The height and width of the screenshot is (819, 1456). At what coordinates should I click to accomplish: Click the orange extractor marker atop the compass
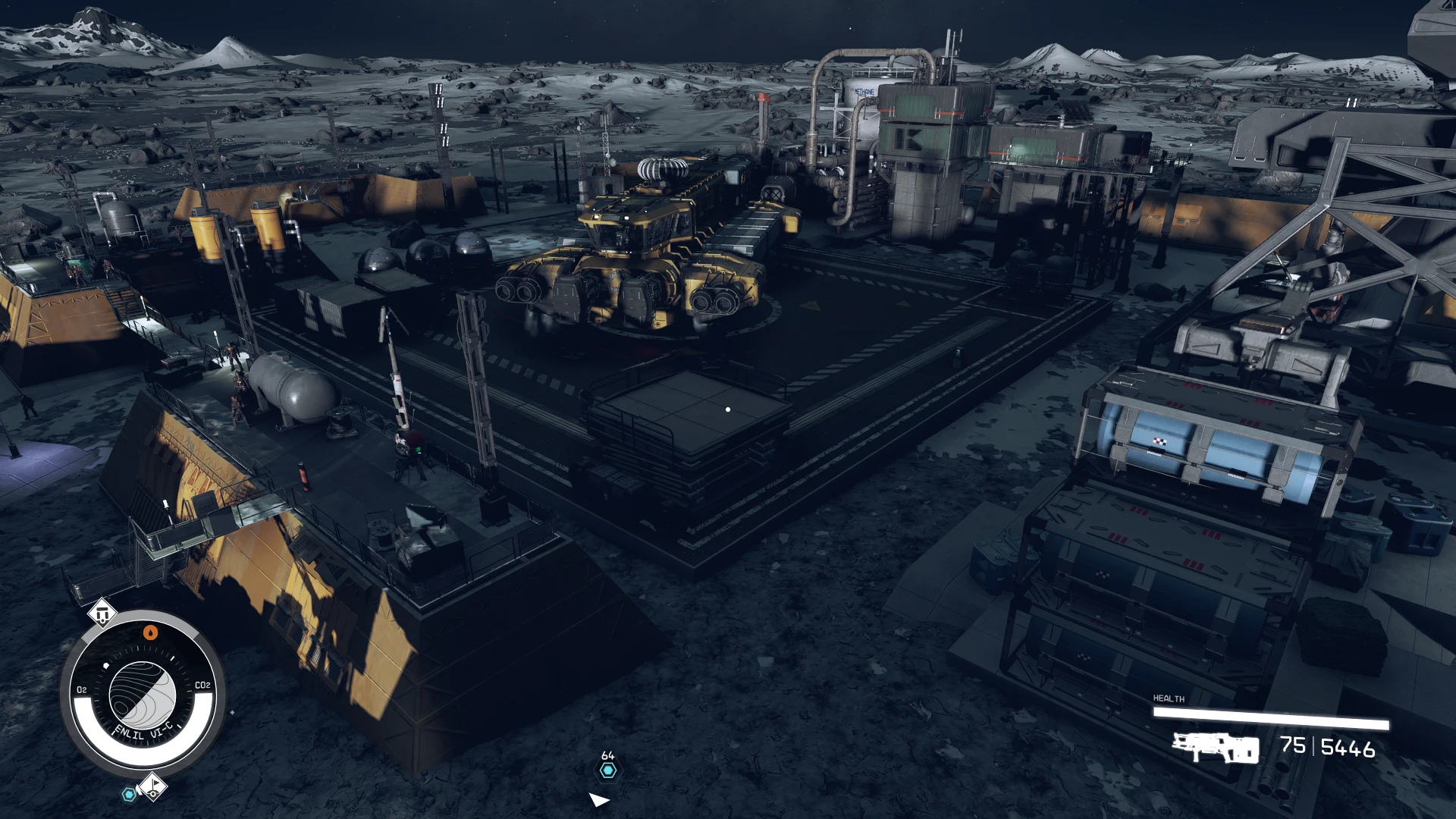(150, 632)
